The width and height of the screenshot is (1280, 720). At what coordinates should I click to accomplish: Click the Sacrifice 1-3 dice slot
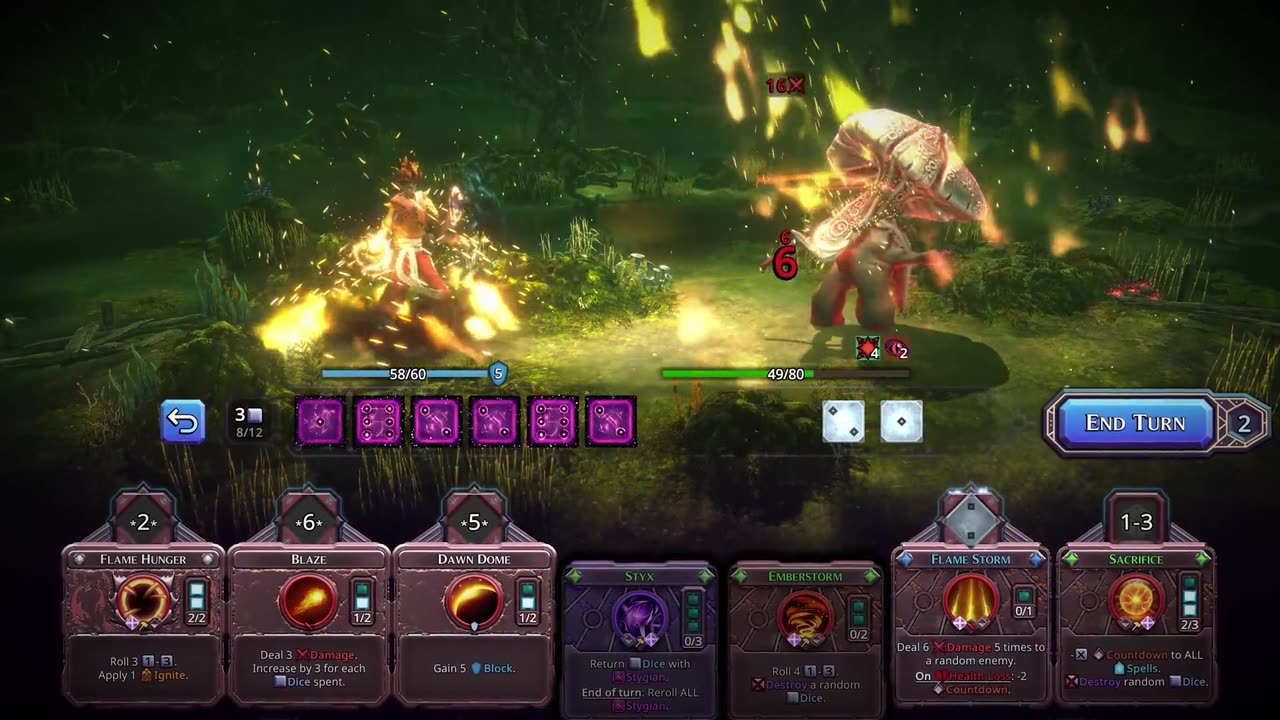1136,522
